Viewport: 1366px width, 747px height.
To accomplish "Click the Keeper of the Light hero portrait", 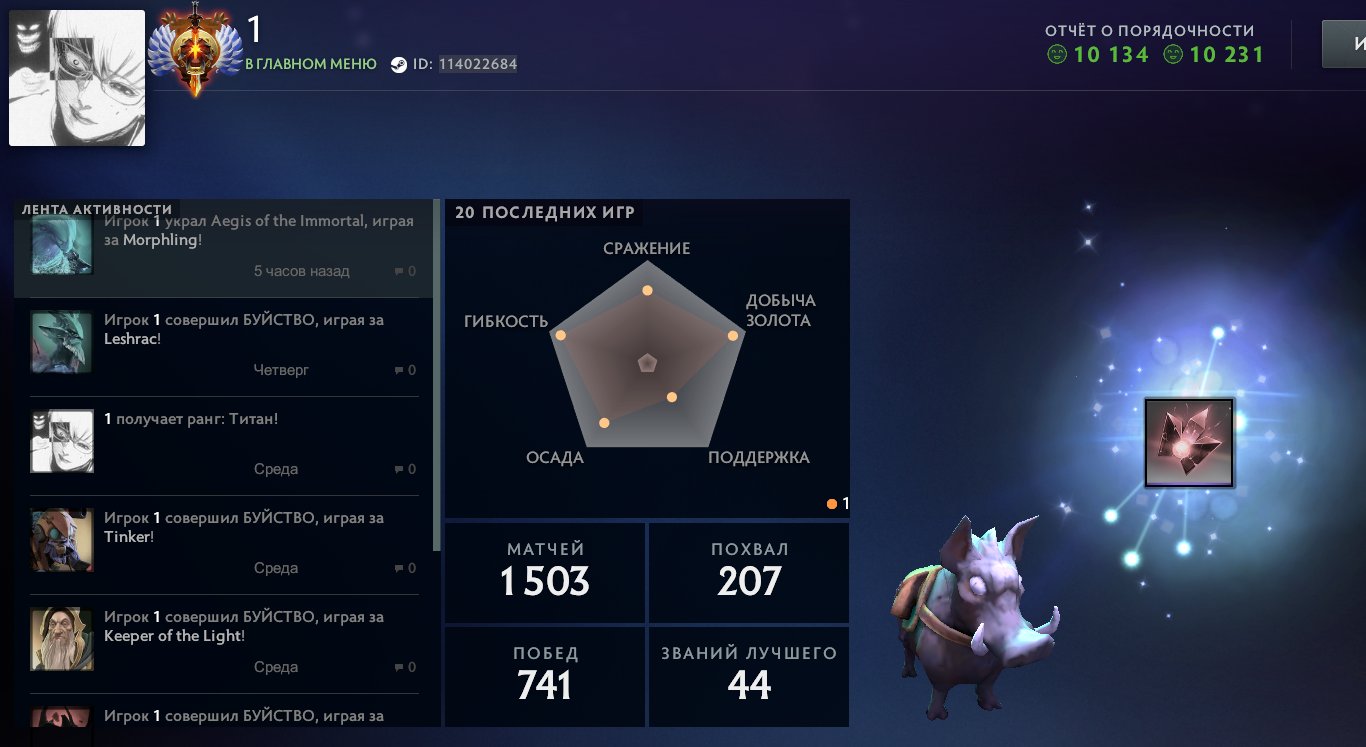I will pyautogui.click(x=60, y=639).
